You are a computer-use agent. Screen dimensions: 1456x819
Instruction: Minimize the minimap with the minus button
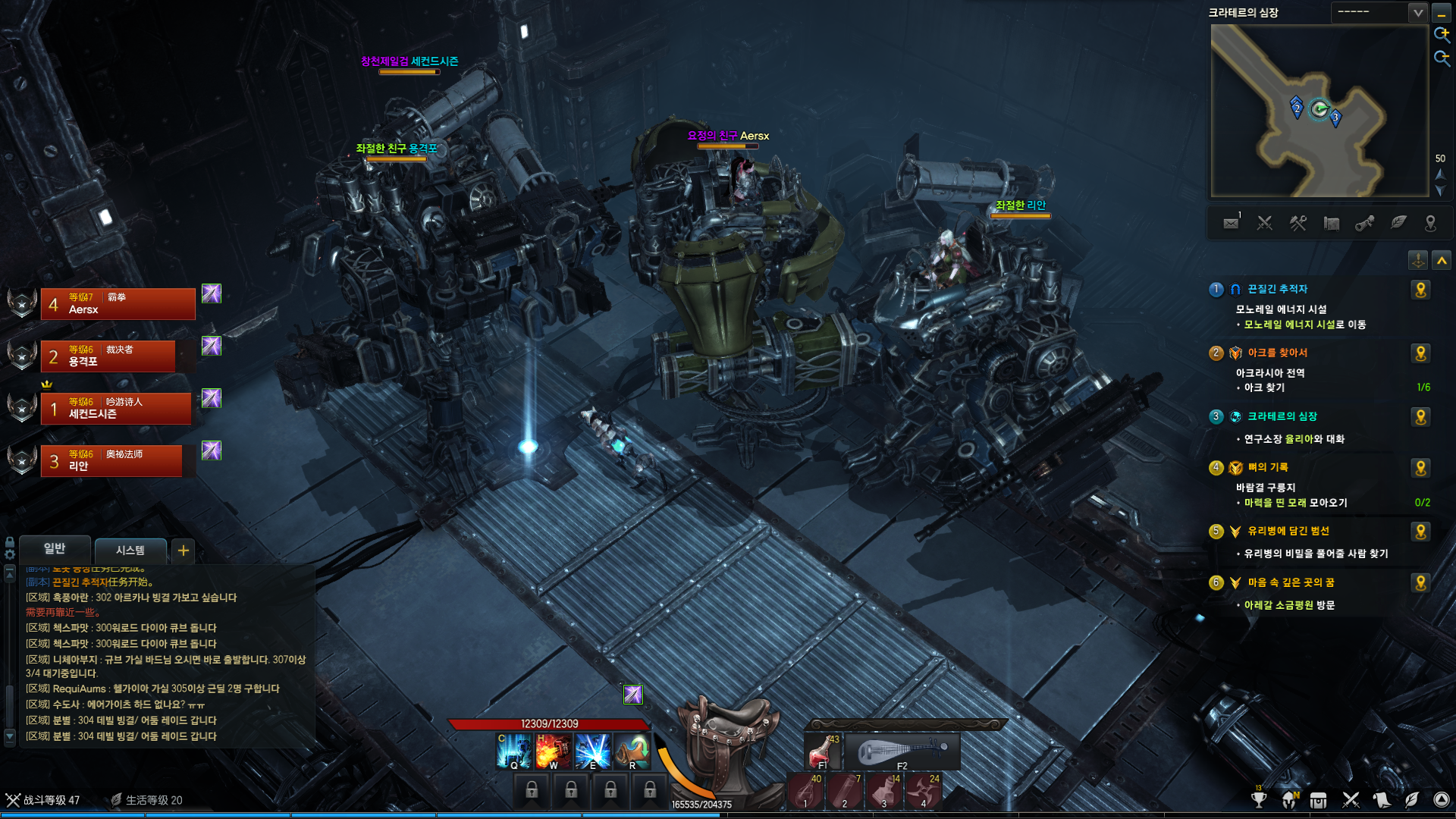tap(1441, 13)
